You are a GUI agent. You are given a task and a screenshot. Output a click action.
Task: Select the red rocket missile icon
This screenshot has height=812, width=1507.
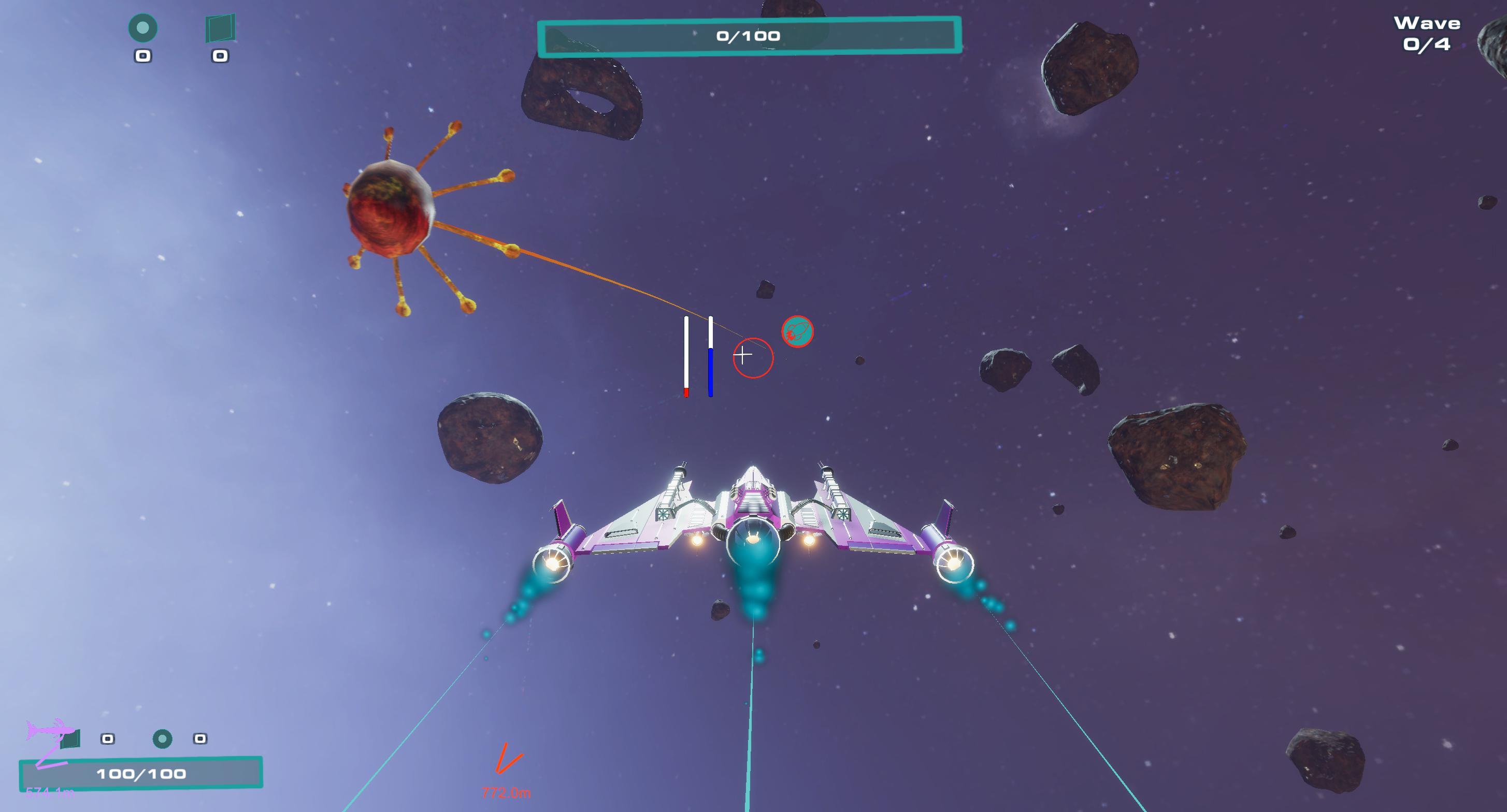[797, 332]
